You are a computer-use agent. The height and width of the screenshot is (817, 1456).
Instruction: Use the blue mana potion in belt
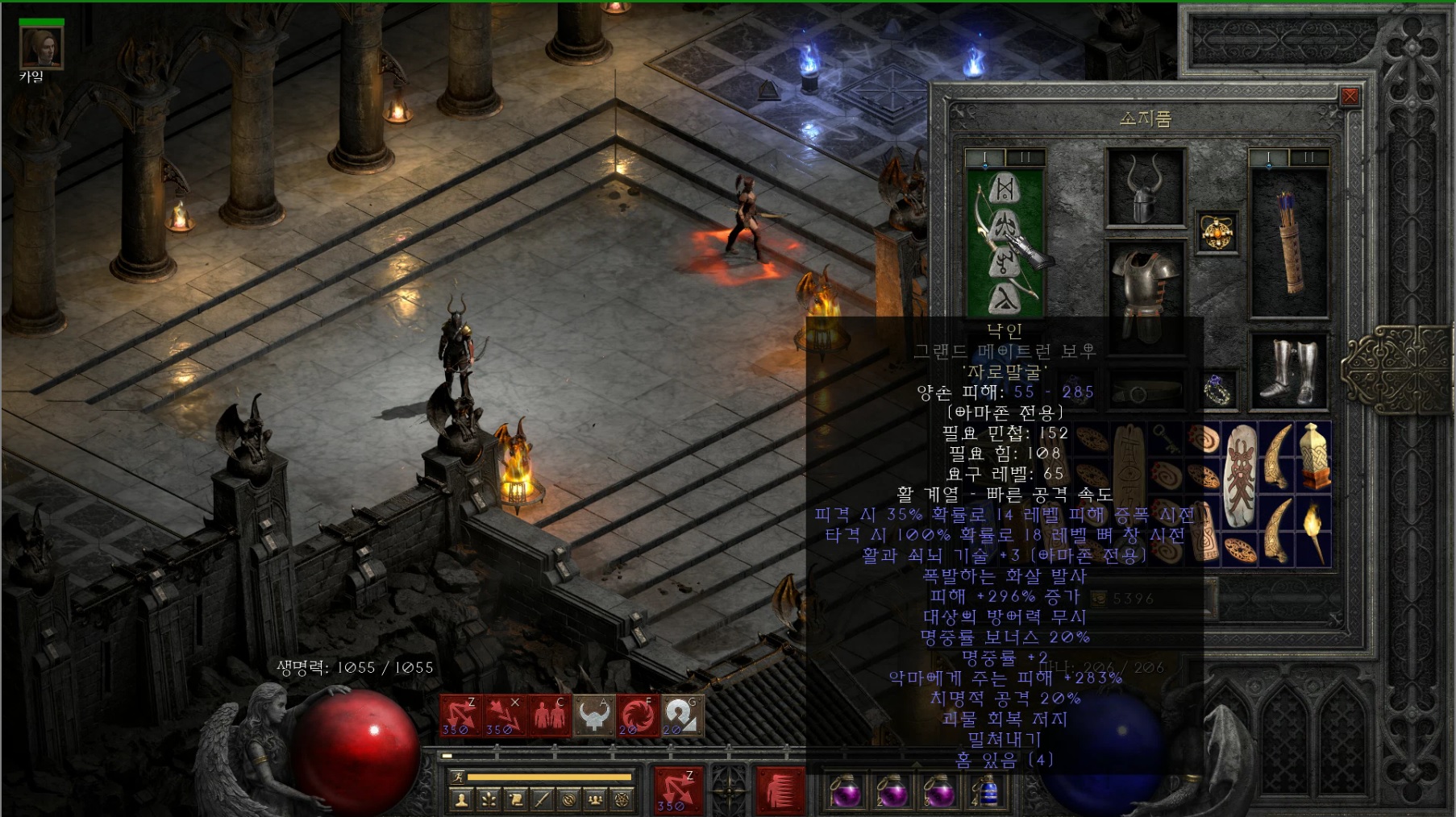988,790
